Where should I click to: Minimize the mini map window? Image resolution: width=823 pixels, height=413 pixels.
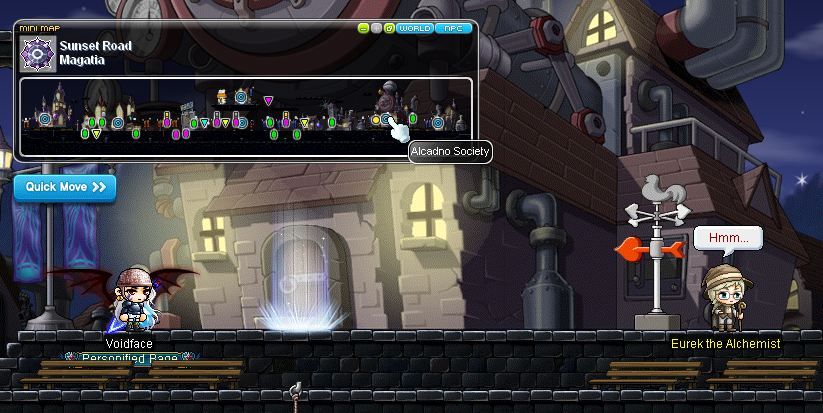click(364, 29)
